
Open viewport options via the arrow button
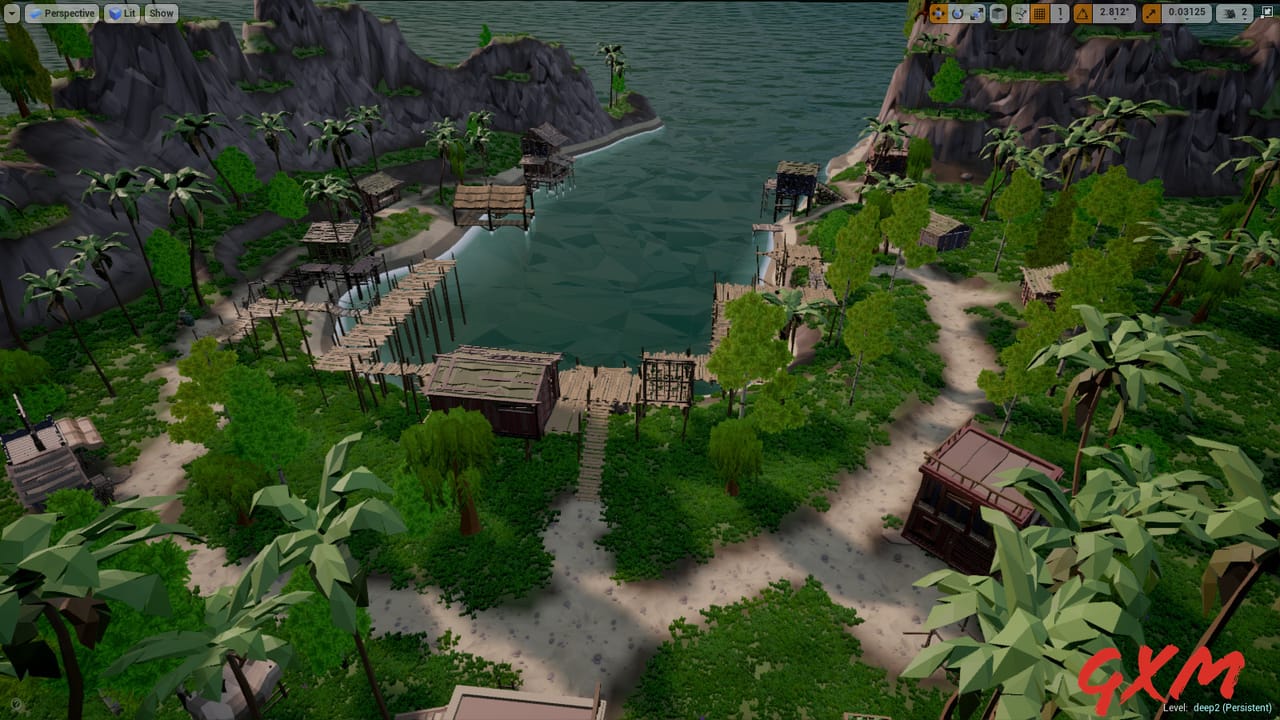click(10, 13)
